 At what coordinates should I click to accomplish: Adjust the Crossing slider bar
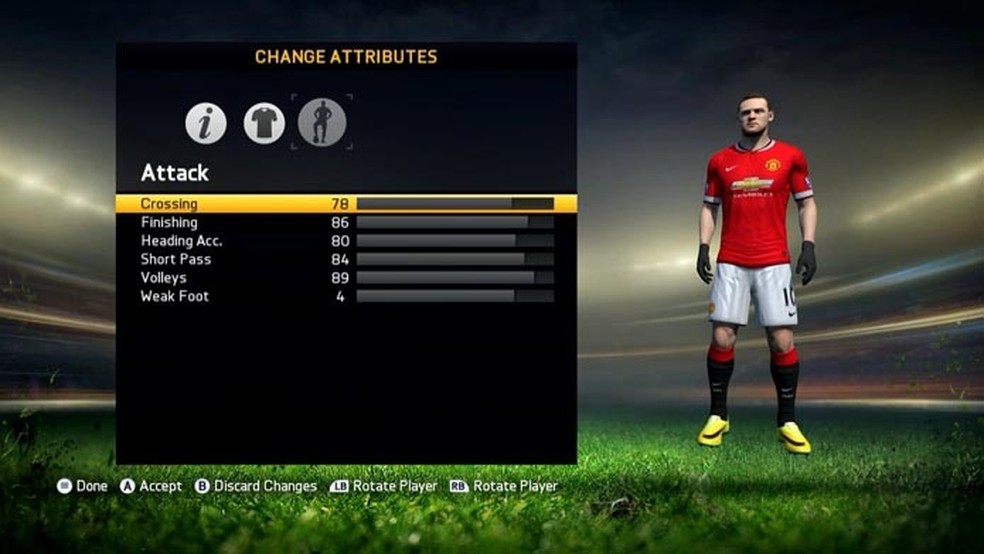(x=455, y=204)
